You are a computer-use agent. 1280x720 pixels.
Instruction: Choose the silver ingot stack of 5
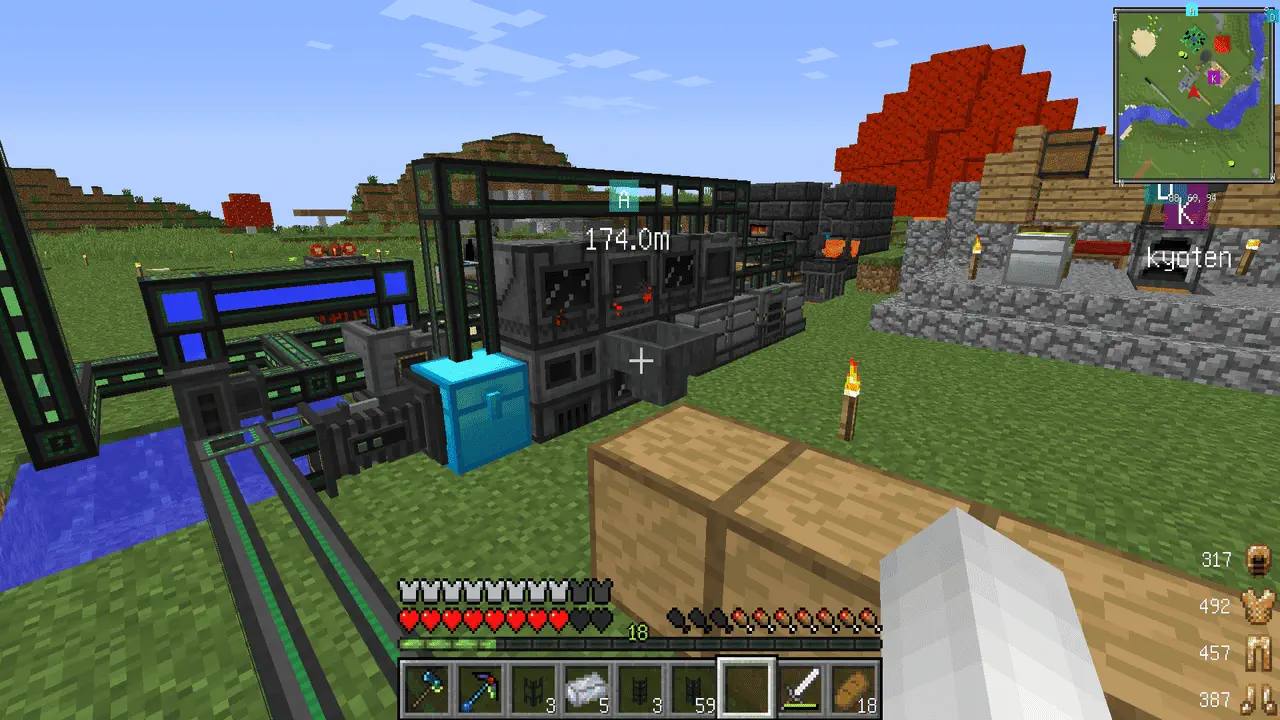(x=587, y=689)
